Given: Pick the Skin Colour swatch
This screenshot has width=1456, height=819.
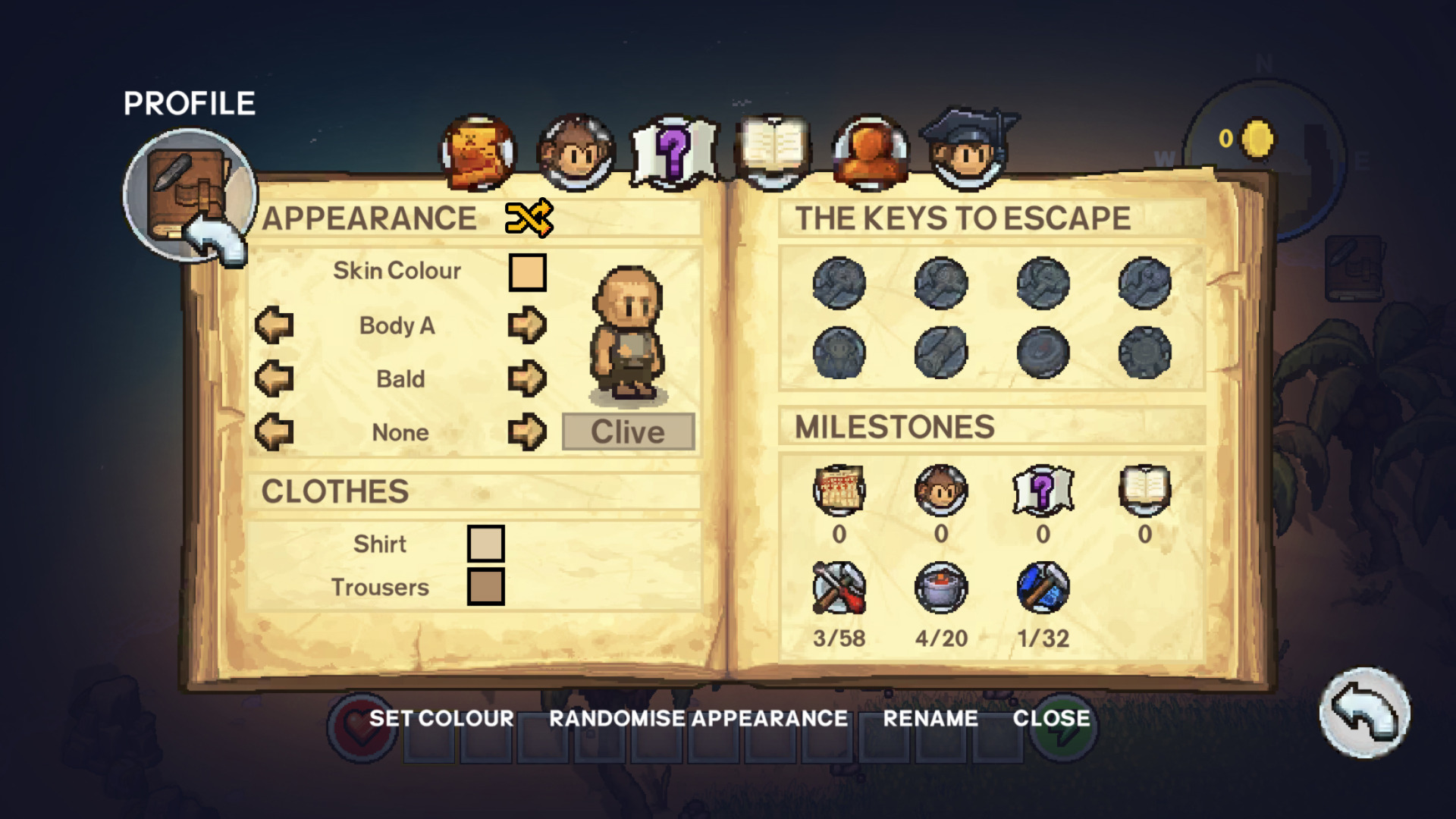Looking at the screenshot, I should coord(527,272).
